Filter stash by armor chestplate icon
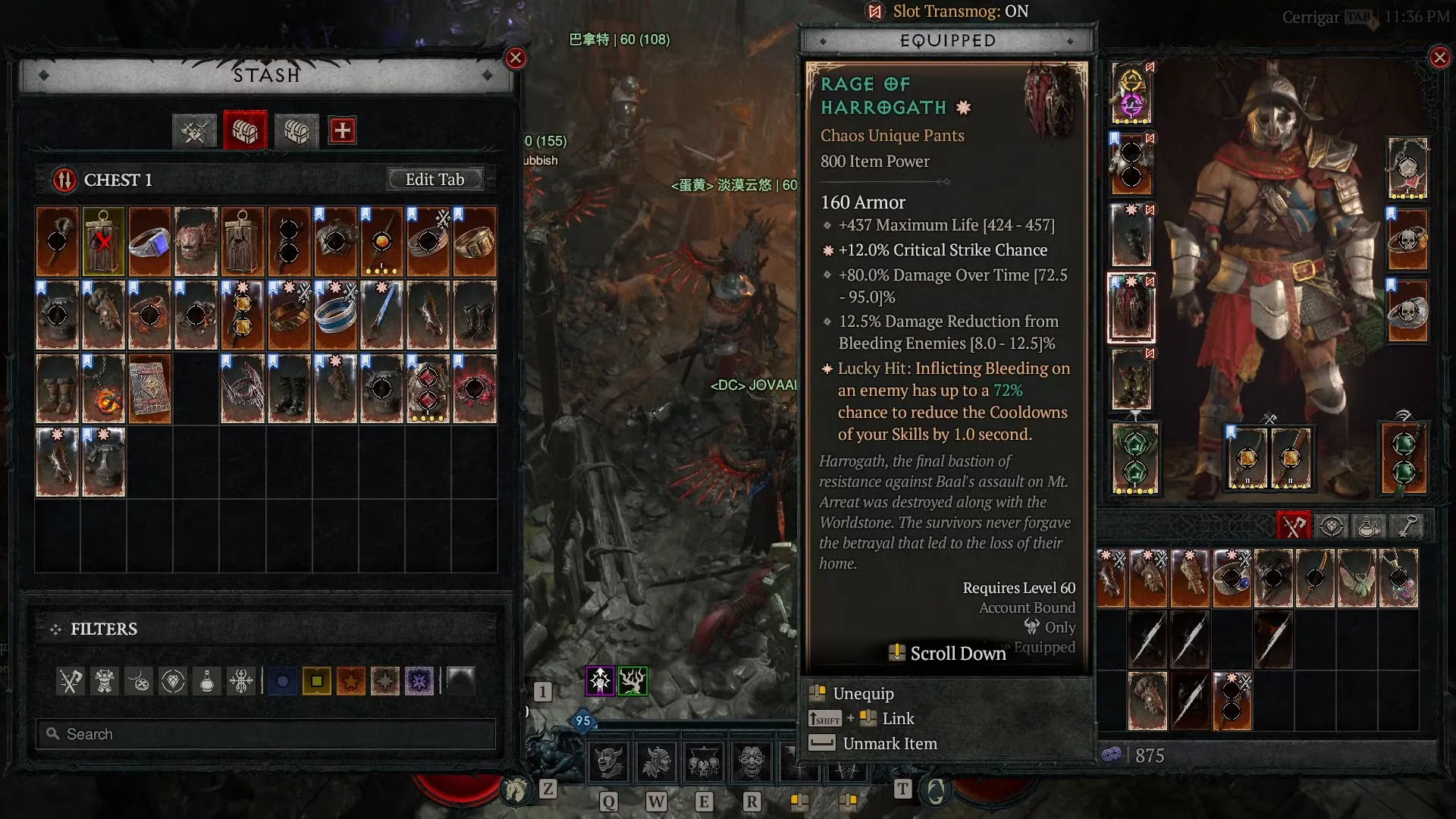 (x=105, y=682)
